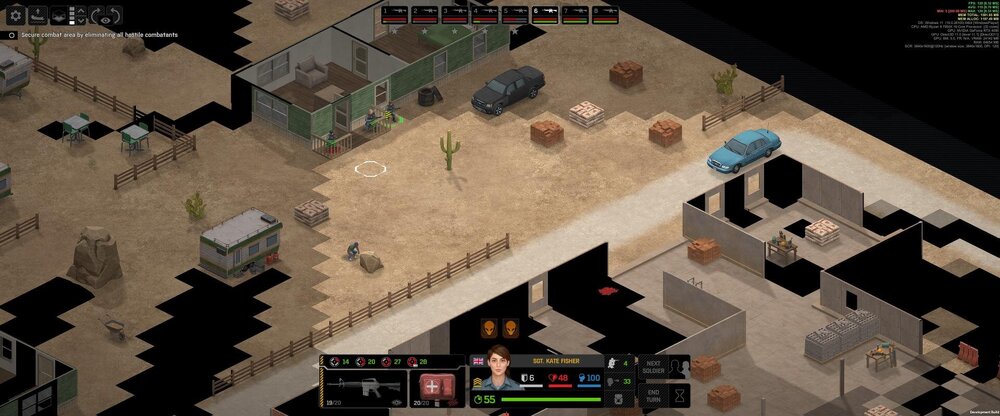The width and height of the screenshot is (1000, 416).
Task: Click the Next Soldier button
Action: point(652,367)
